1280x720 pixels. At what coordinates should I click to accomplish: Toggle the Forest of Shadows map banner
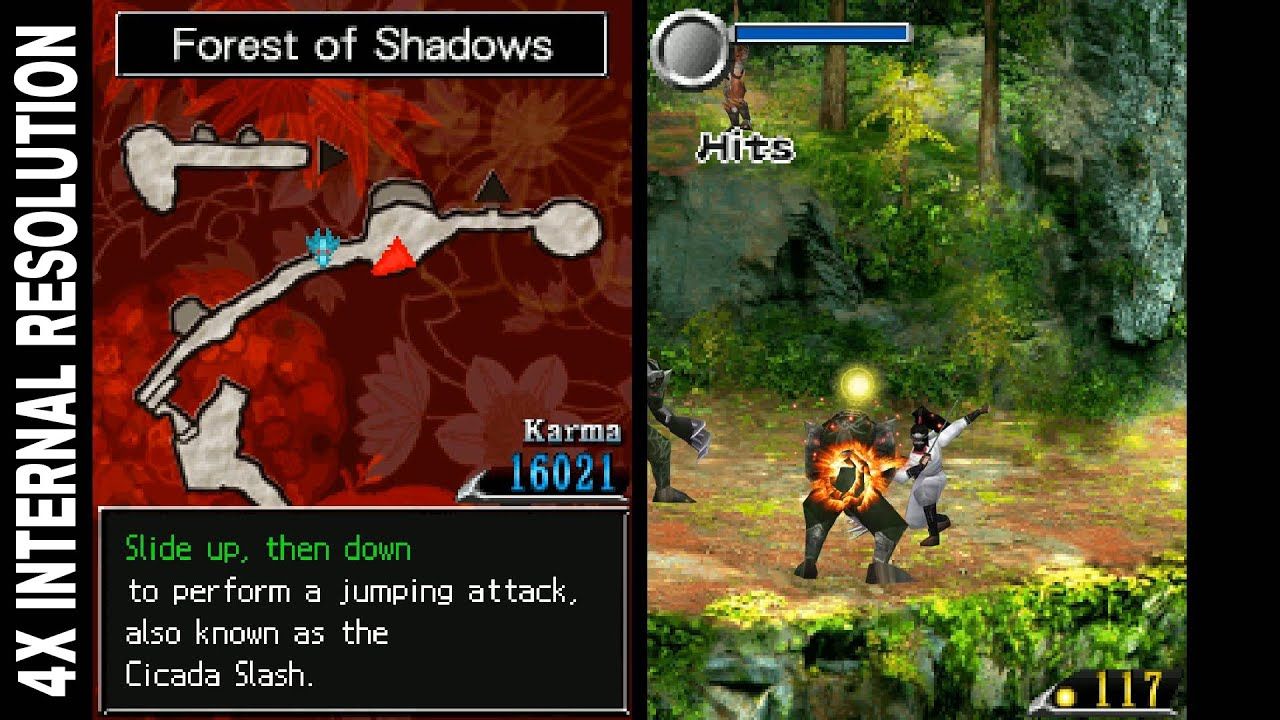(x=365, y=45)
